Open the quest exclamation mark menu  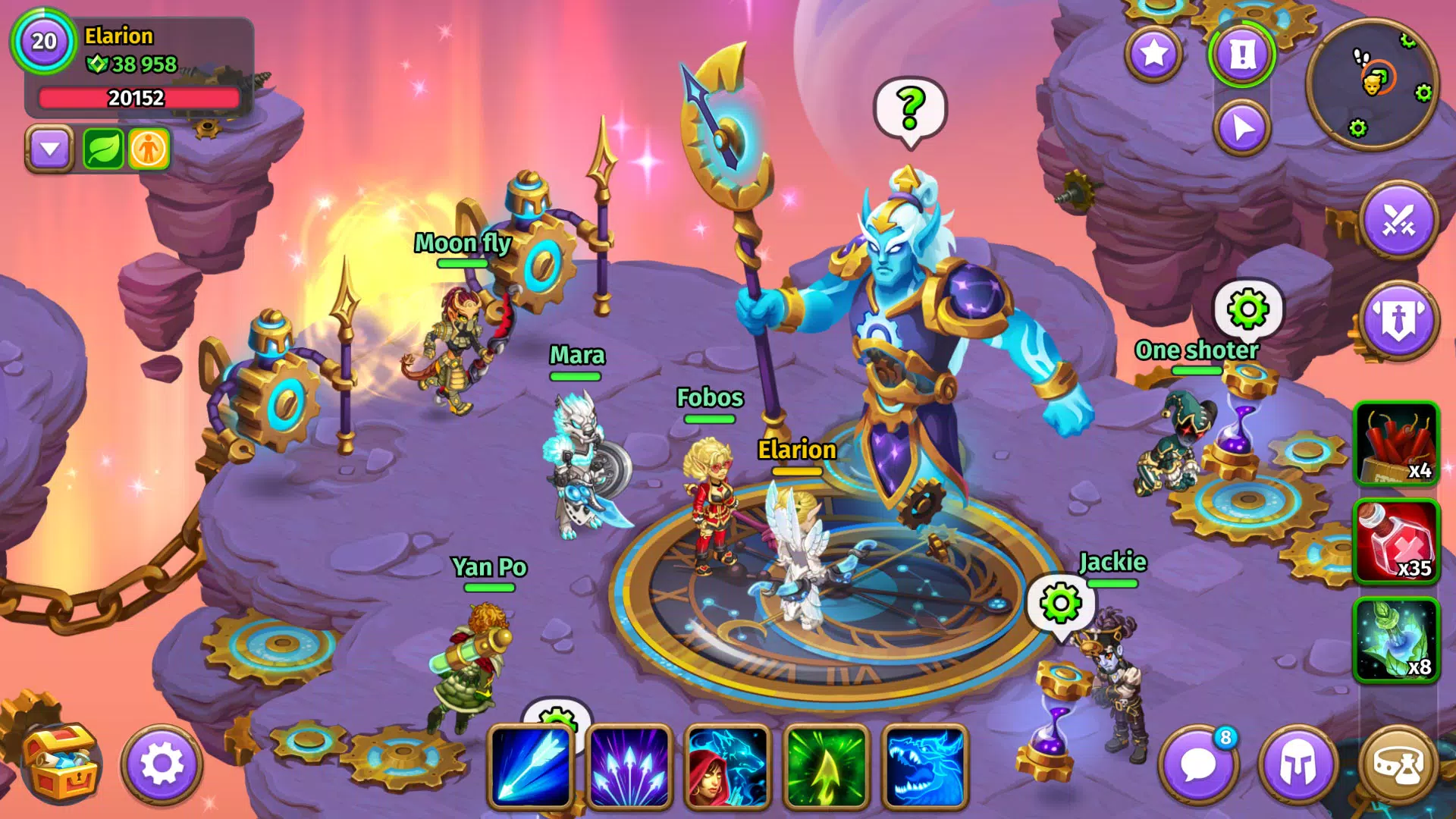[1244, 54]
